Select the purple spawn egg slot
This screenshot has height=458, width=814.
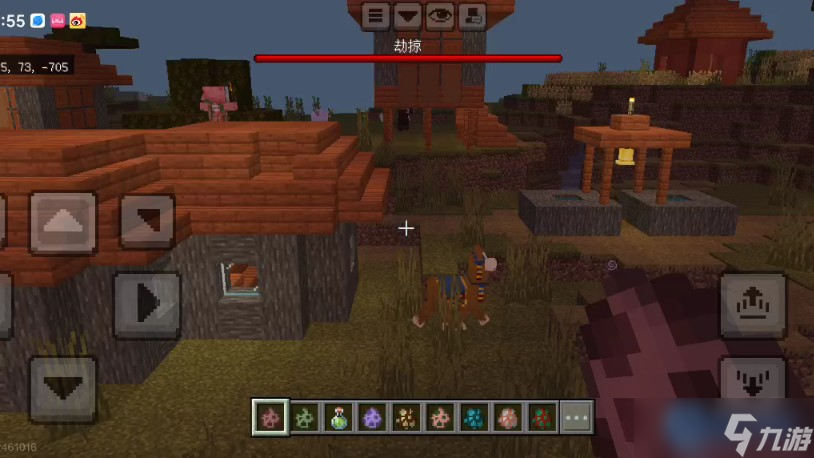coord(373,417)
